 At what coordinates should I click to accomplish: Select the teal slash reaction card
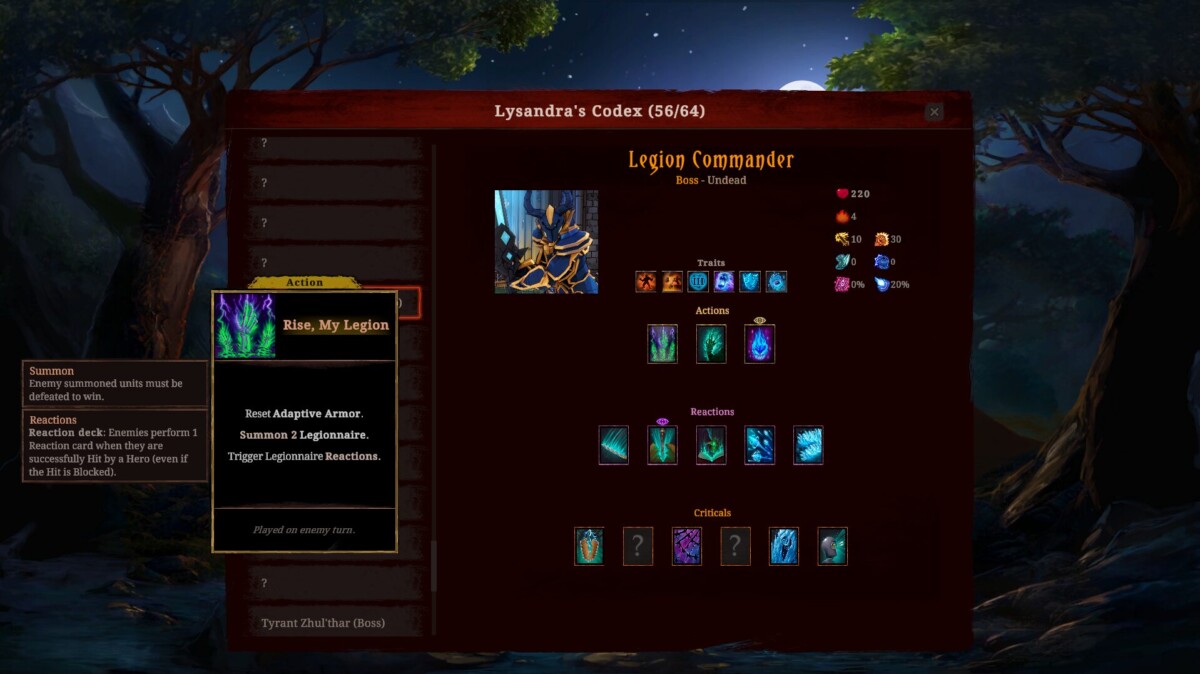[613, 445]
